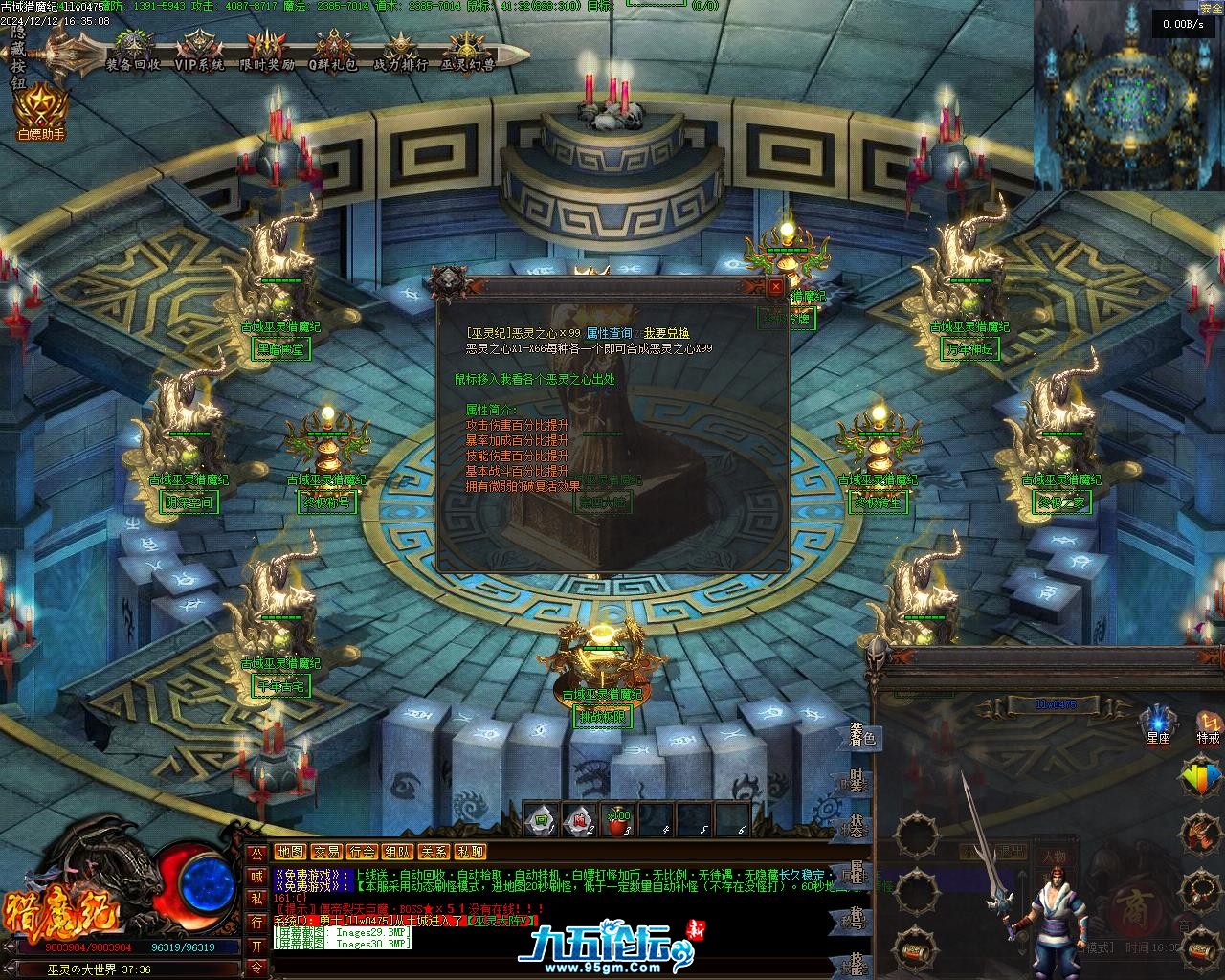Activate the 白嫖助手 helper badge
This screenshot has height=980, width=1225.
click(x=41, y=110)
